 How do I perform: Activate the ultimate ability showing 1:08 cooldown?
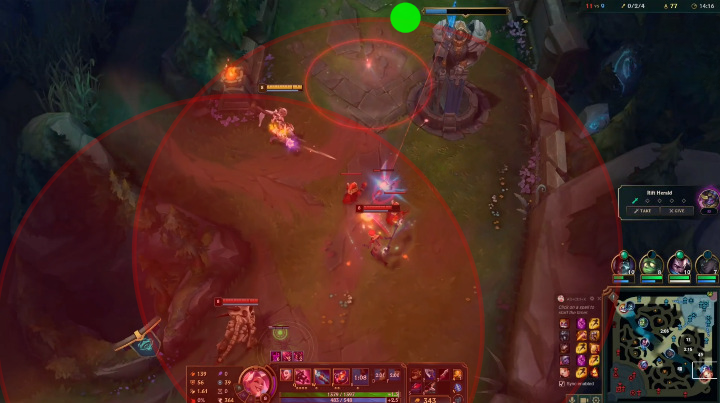[x=361, y=377]
